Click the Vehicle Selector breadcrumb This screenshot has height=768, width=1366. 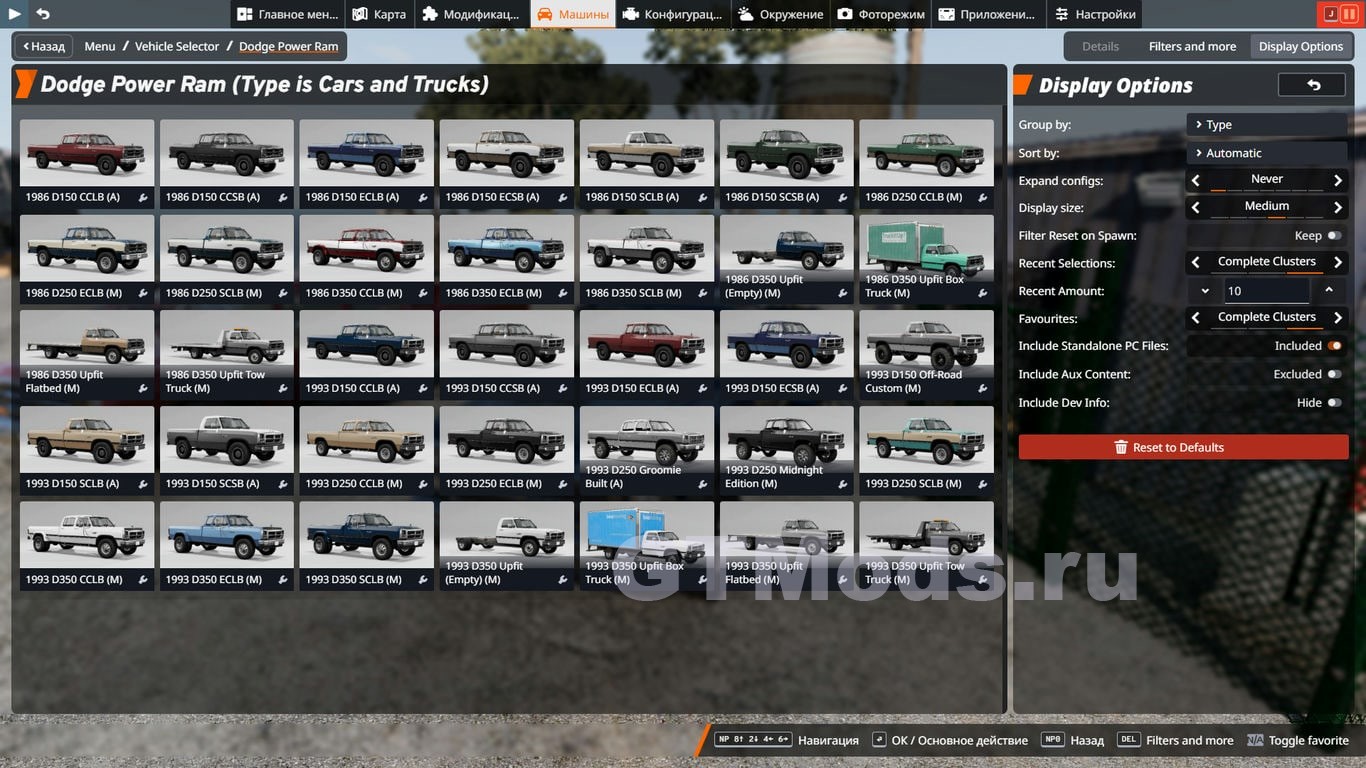coord(177,46)
